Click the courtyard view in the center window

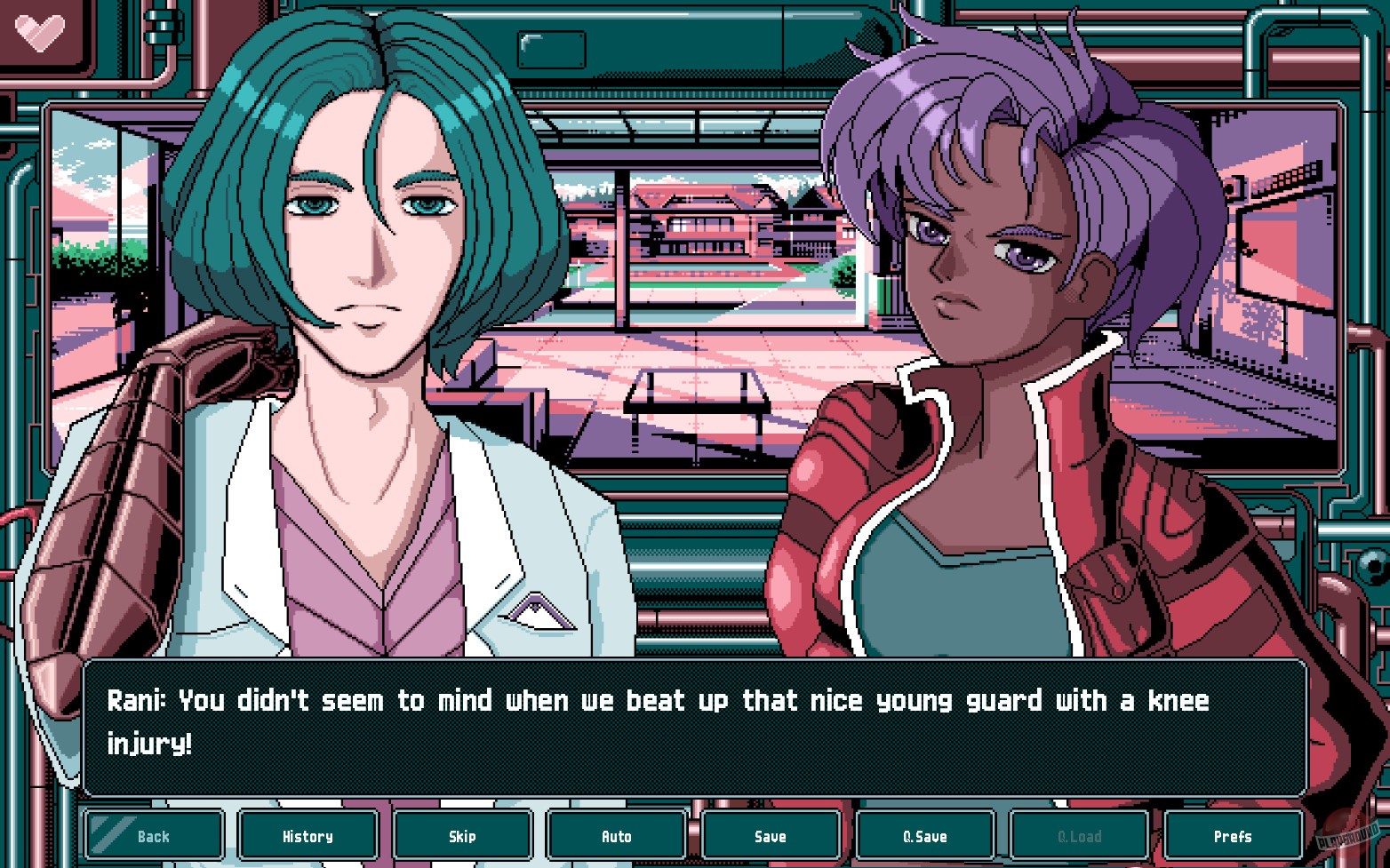coord(702,267)
